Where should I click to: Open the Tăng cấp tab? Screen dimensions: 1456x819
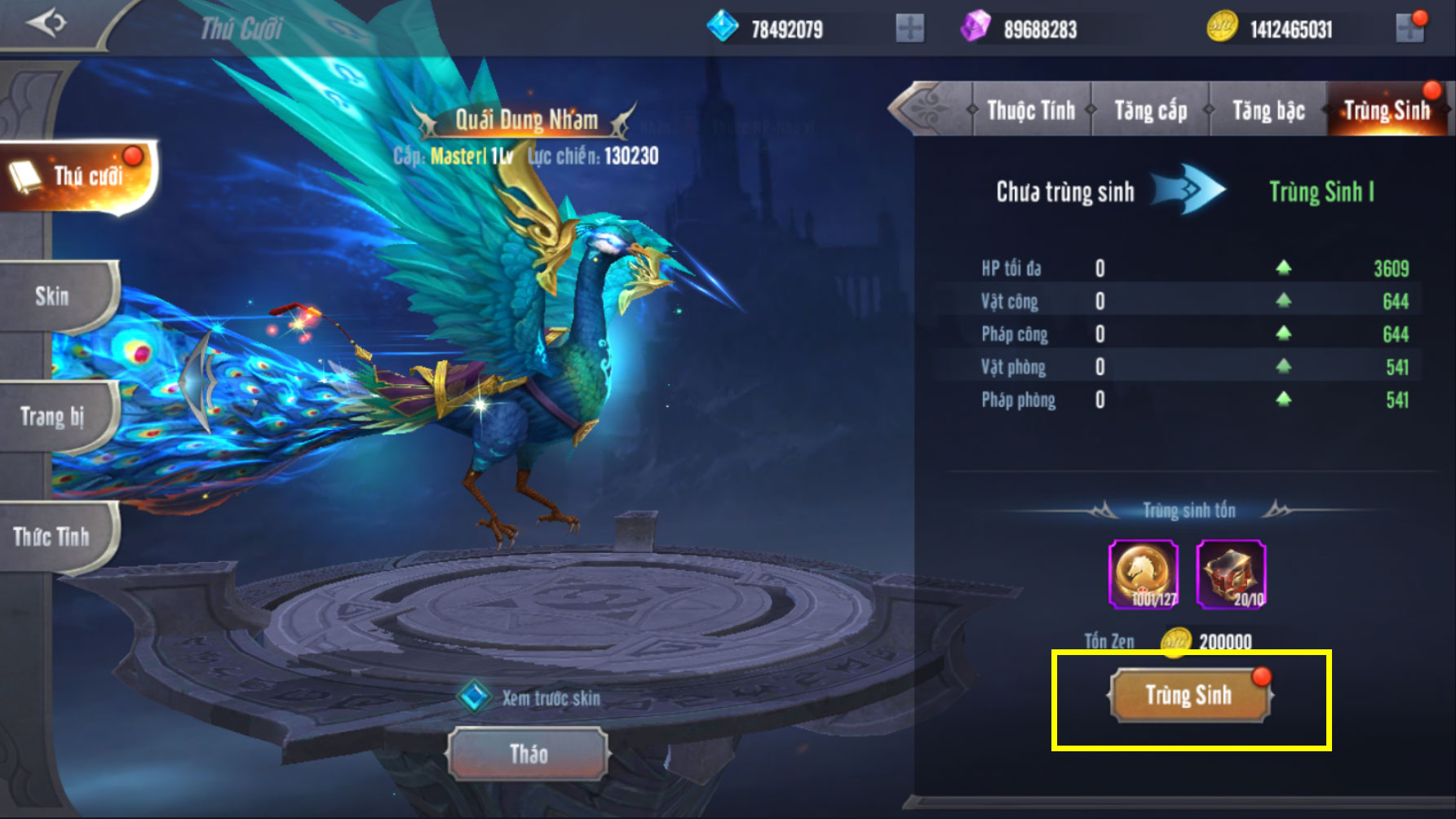point(1150,111)
